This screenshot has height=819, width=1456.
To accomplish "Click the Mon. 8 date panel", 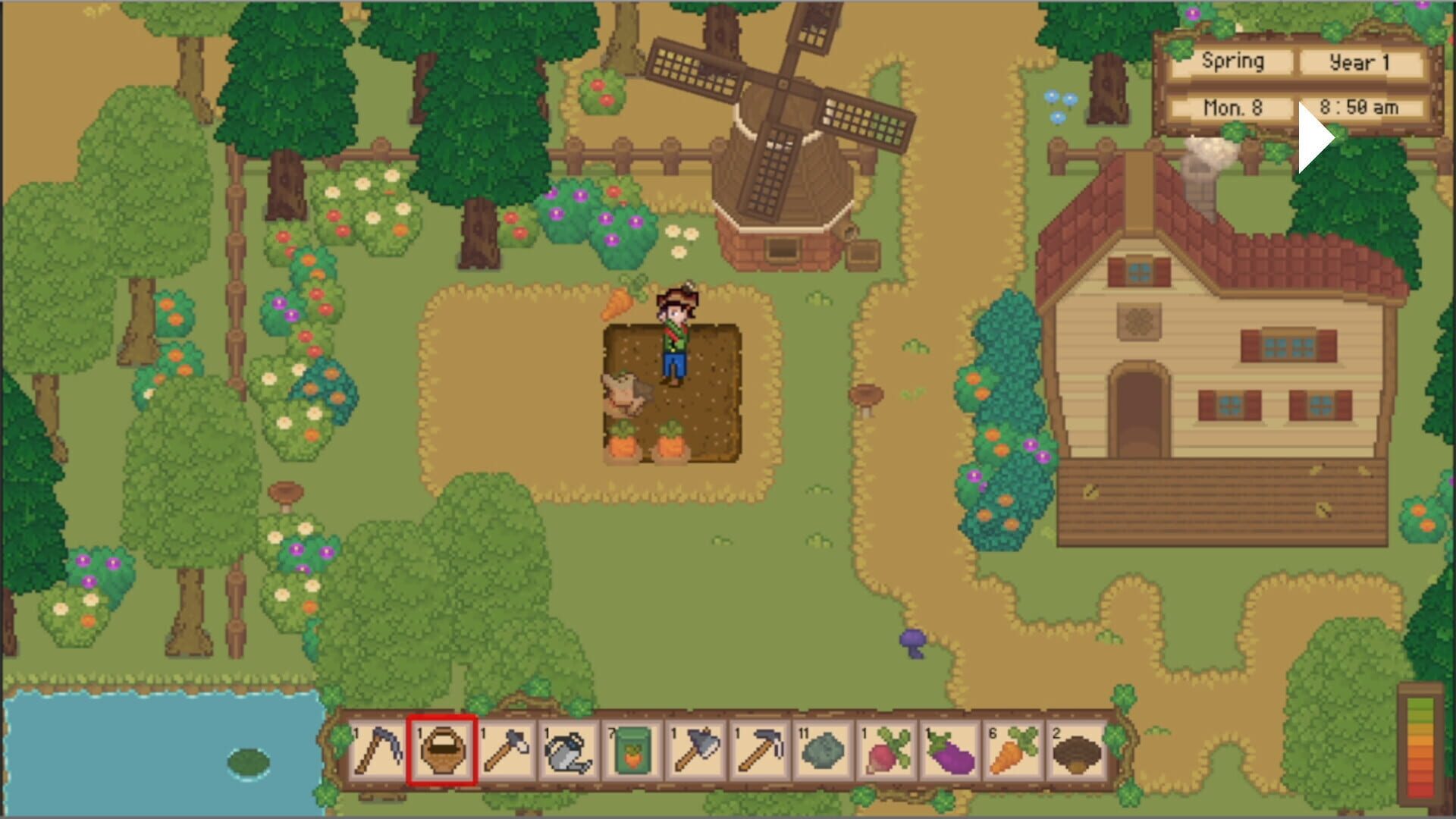I will pyautogui.click(x=1233, y=108).
